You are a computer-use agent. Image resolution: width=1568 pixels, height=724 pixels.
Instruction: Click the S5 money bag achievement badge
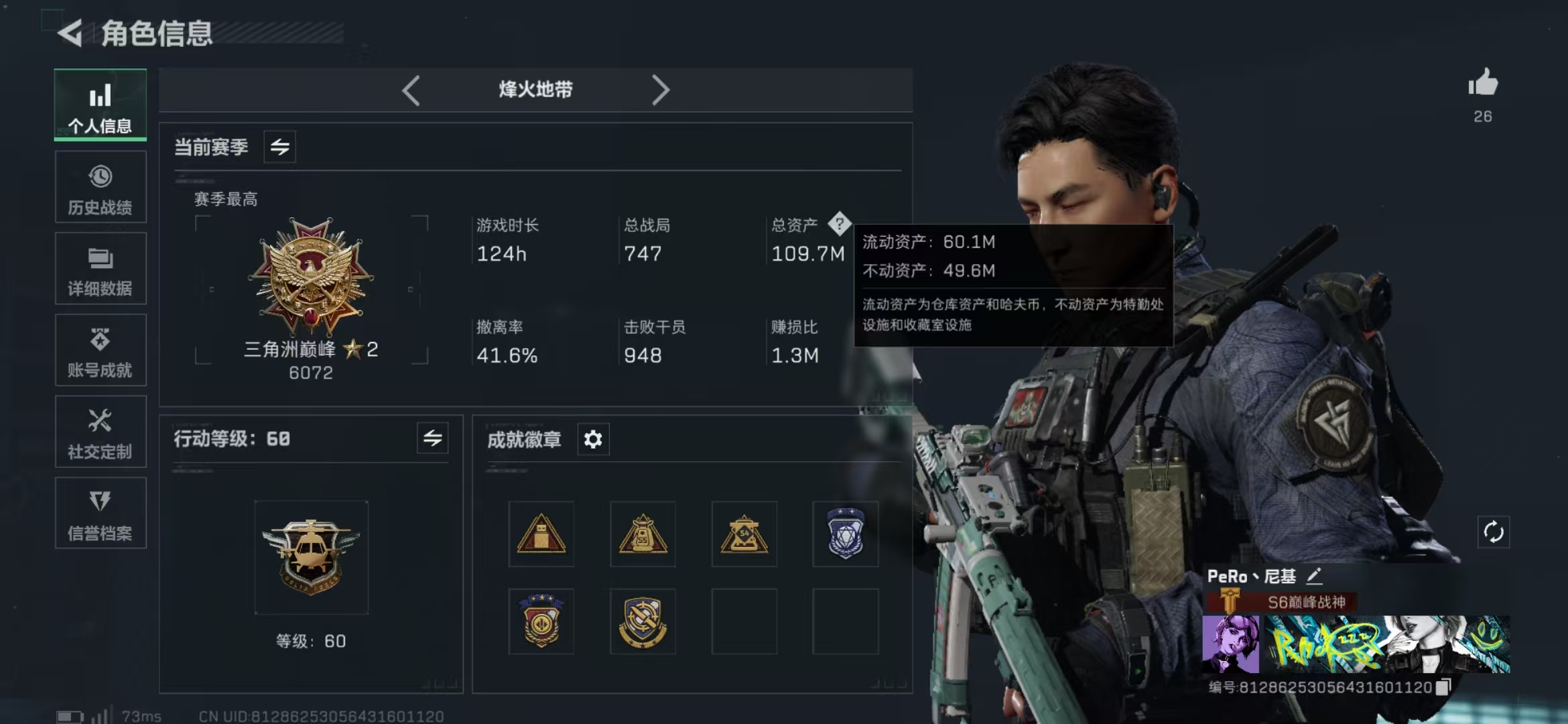coord(642,534)
